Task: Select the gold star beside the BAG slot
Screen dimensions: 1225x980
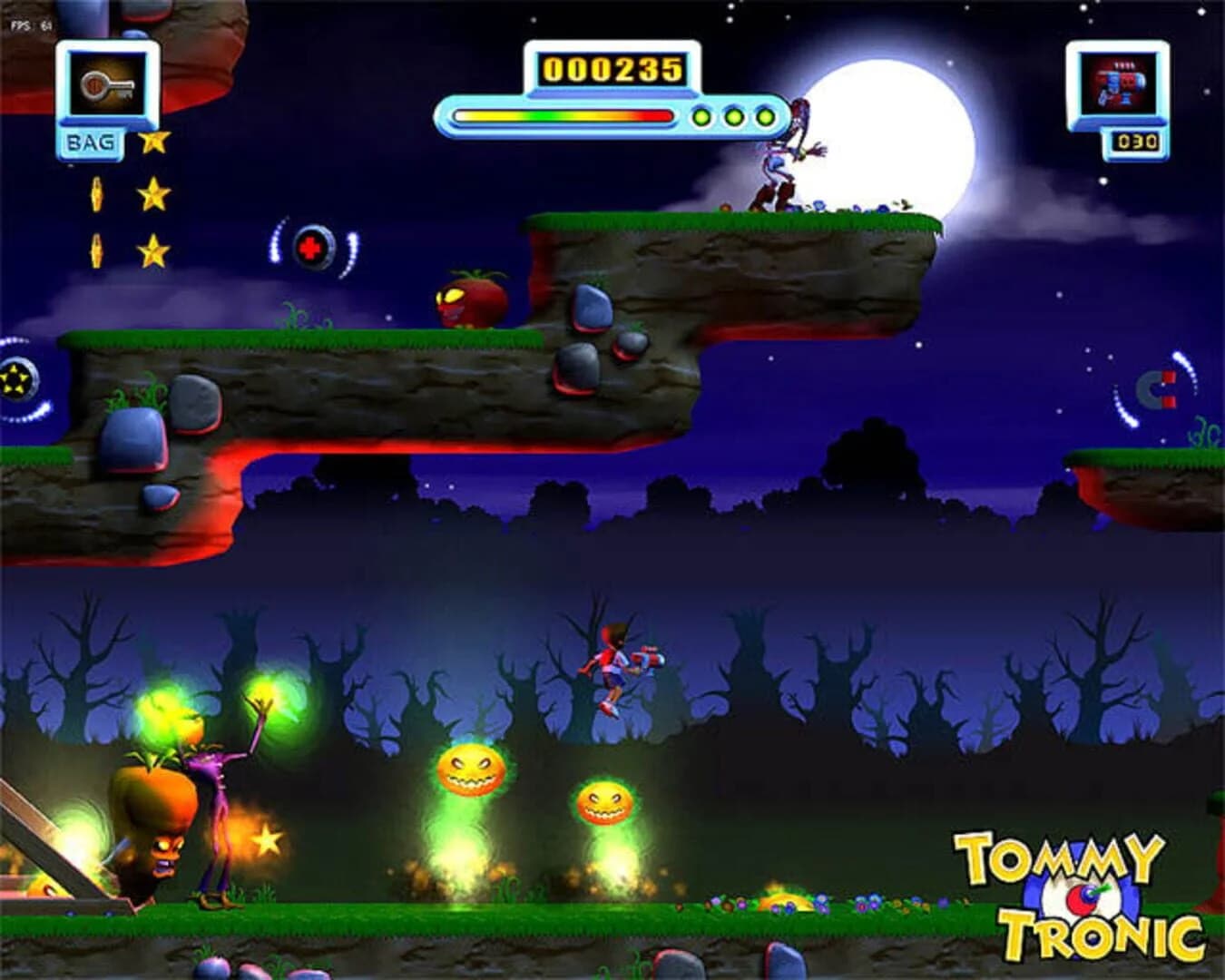Action: pos(155,142)
